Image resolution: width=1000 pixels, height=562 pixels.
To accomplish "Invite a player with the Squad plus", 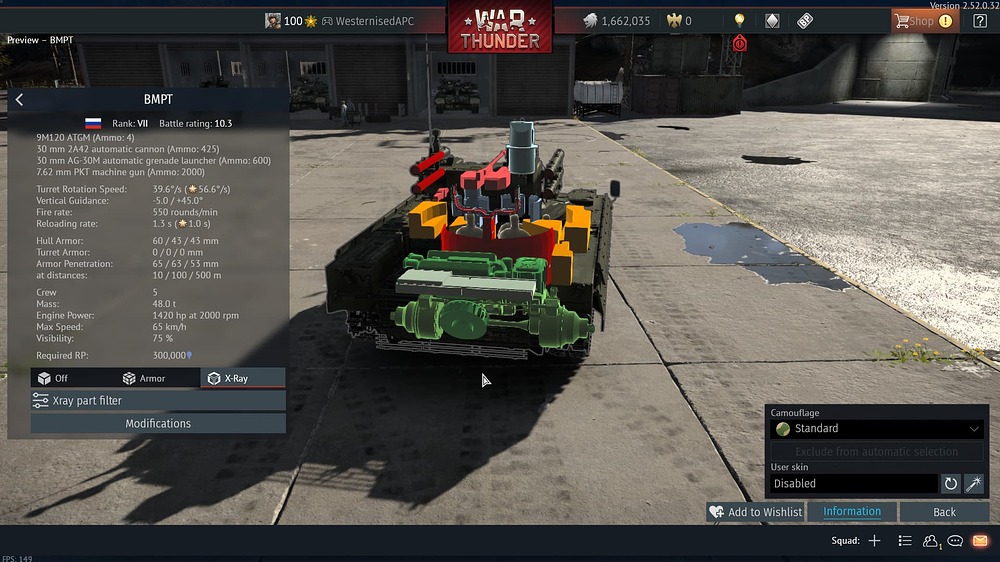I will coord(874,541).
